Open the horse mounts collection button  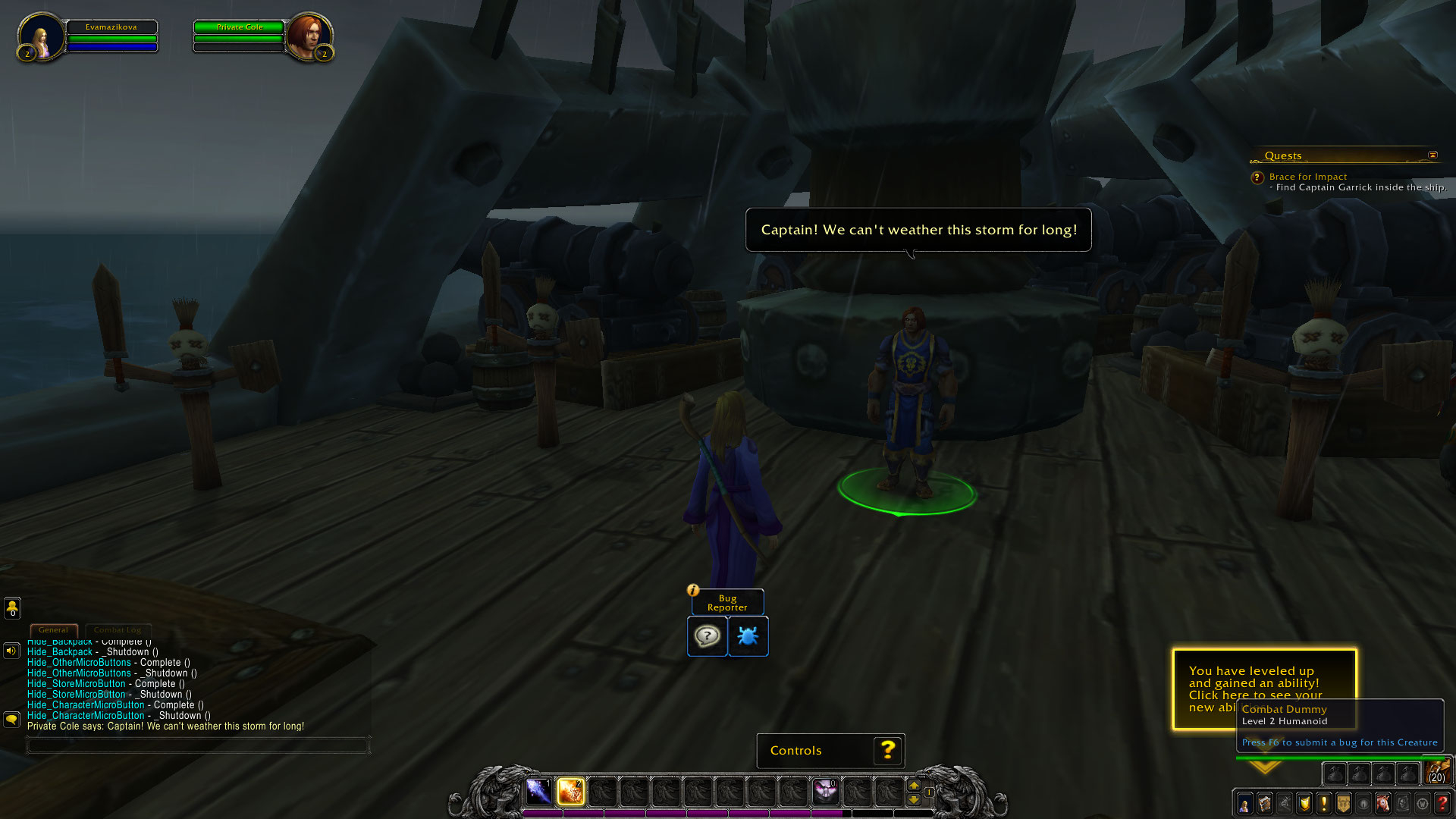pos(1383,803)
